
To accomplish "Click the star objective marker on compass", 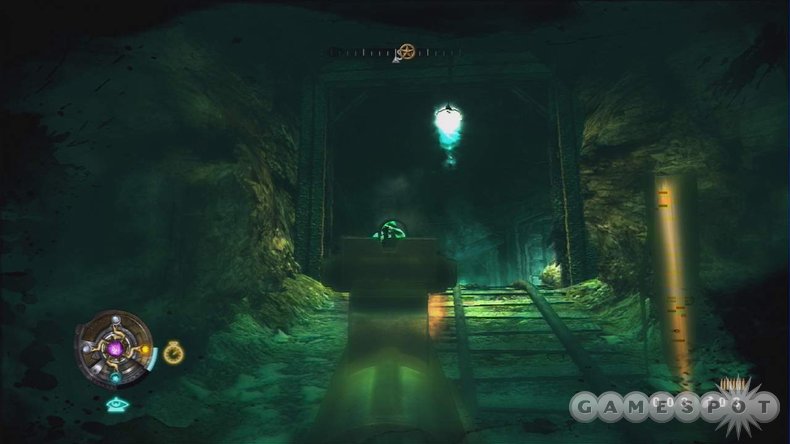I will point(405,51).
